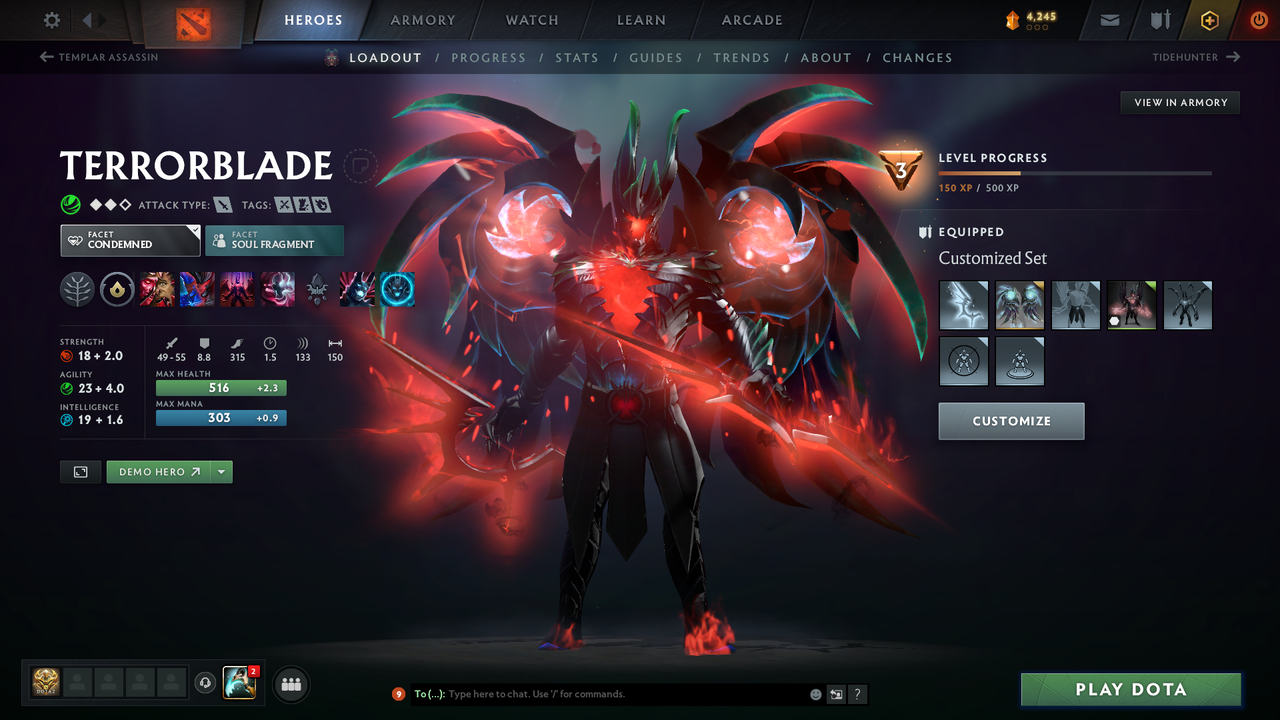Click the Sunder ultimate ability icon
Screen dimensions: 1280x720
tap(278, 289)
